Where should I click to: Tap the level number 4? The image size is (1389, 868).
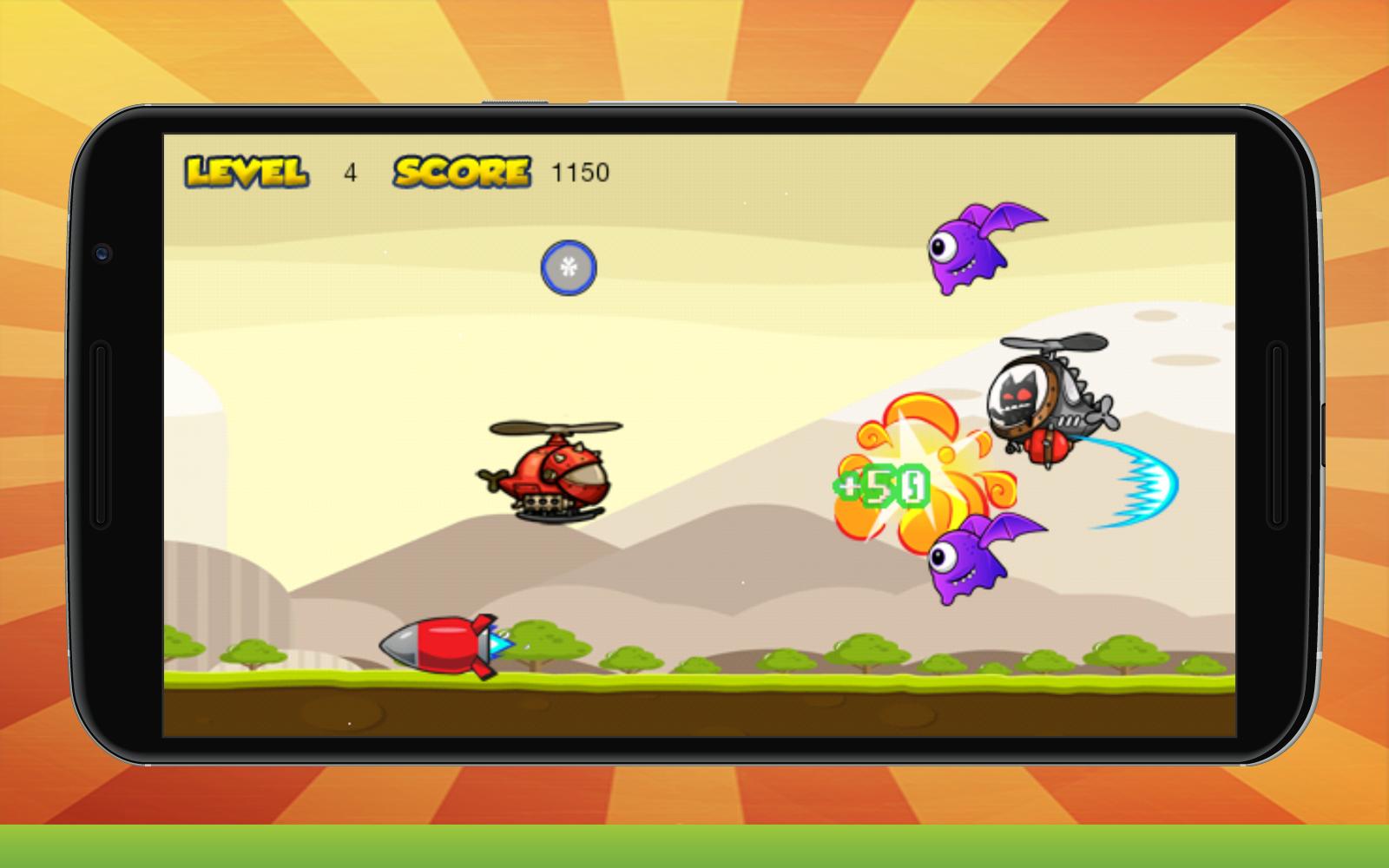(351, 171)
